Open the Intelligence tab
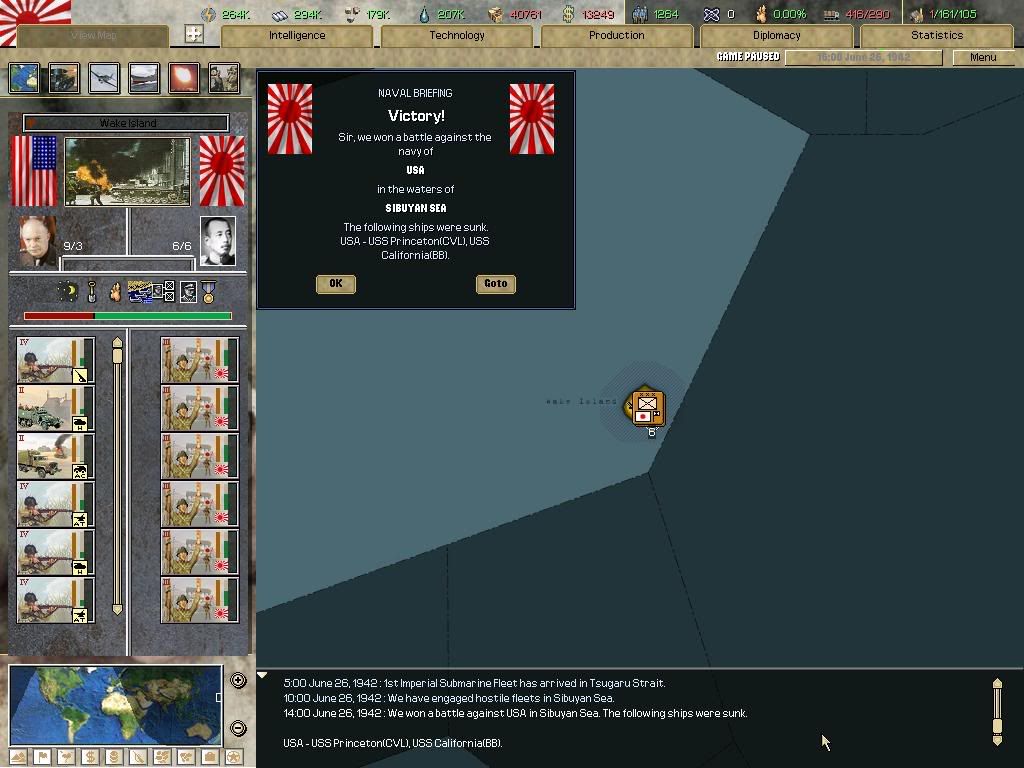 297,35
